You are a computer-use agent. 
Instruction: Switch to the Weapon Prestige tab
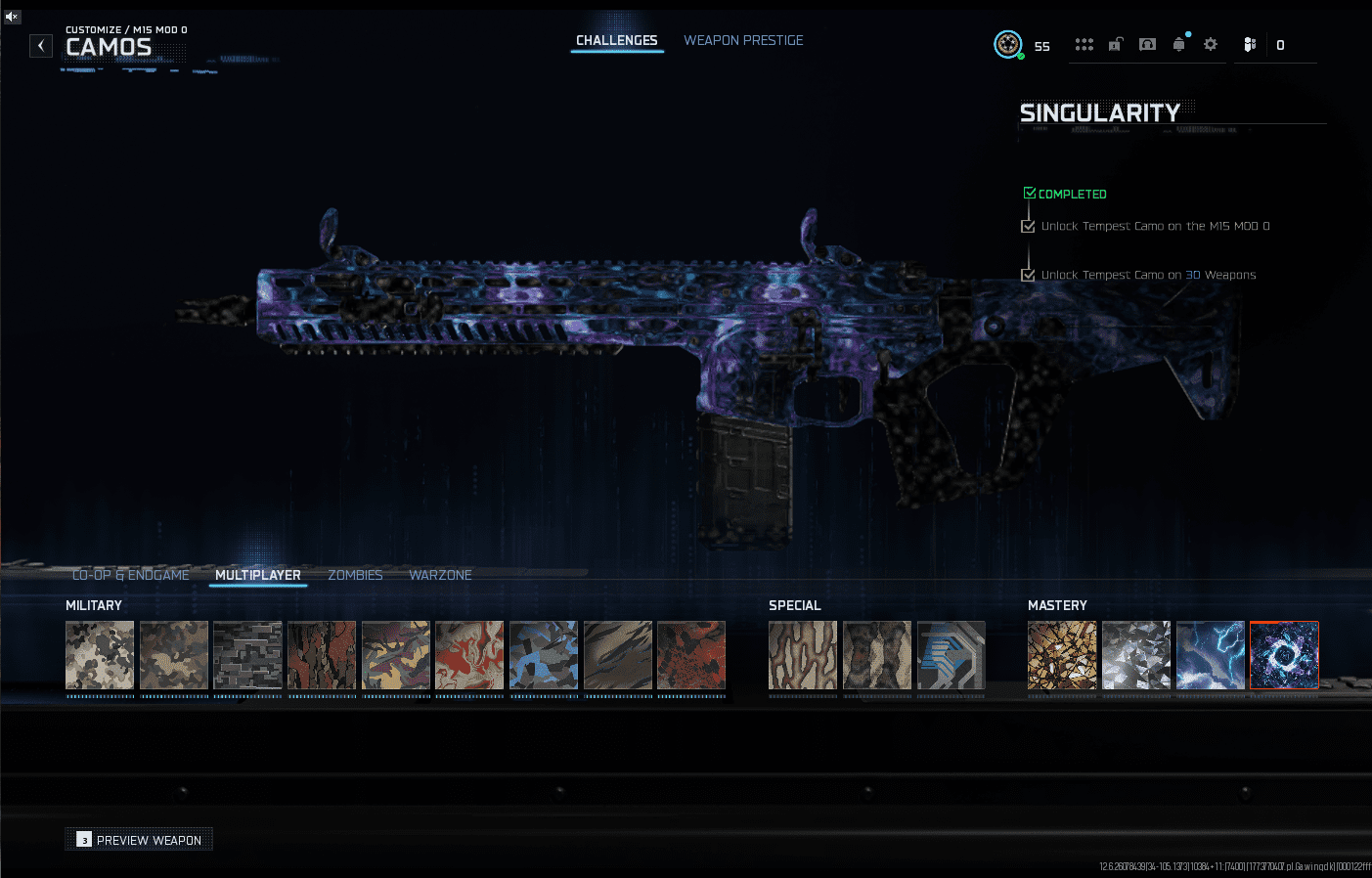743,40
